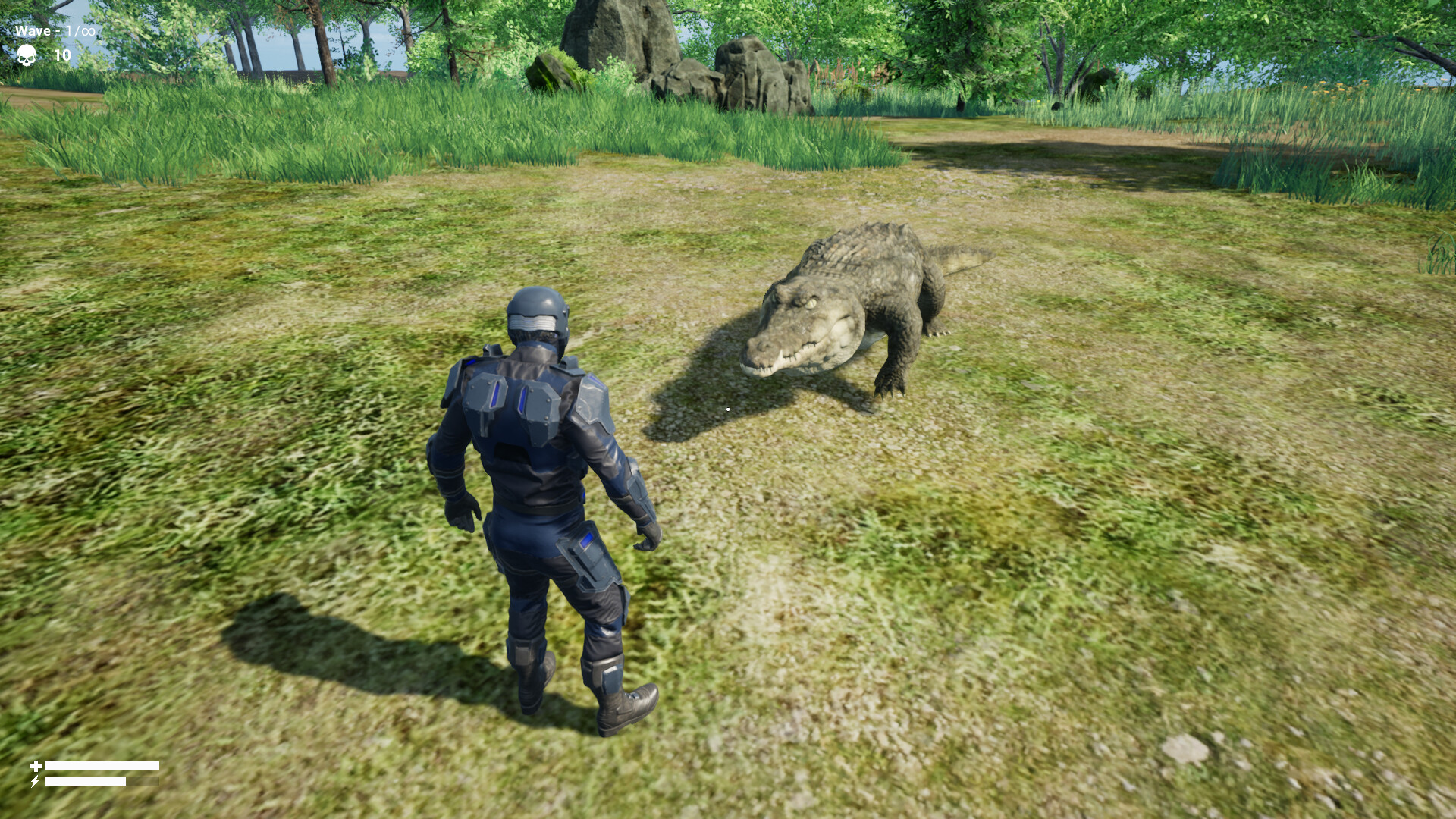
Task: Click the lightning stamina icon
Action: pyautogui.click(x=35, y=782)
